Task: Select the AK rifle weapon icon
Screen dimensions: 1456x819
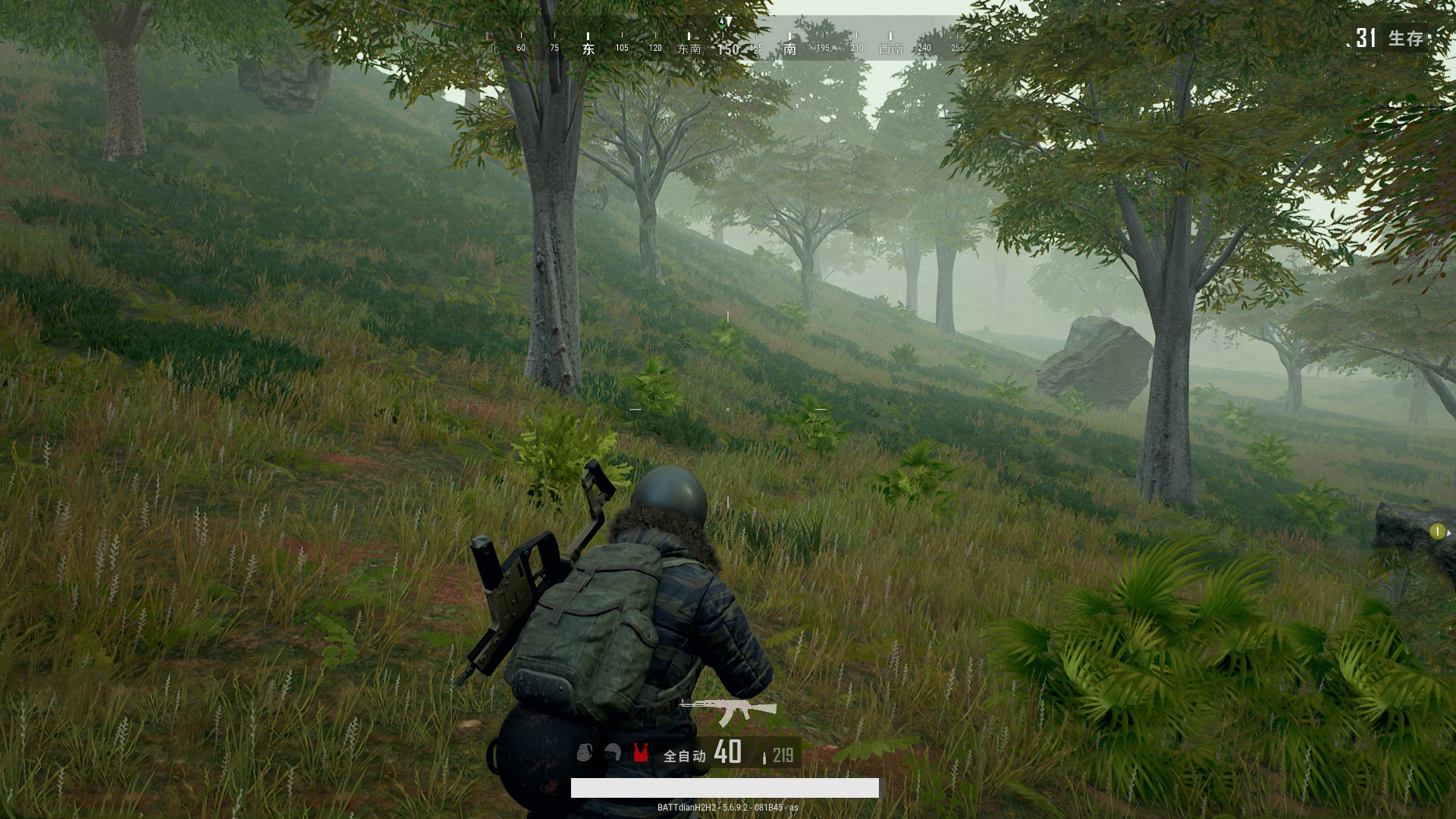Action: click(x=728, y=711)
